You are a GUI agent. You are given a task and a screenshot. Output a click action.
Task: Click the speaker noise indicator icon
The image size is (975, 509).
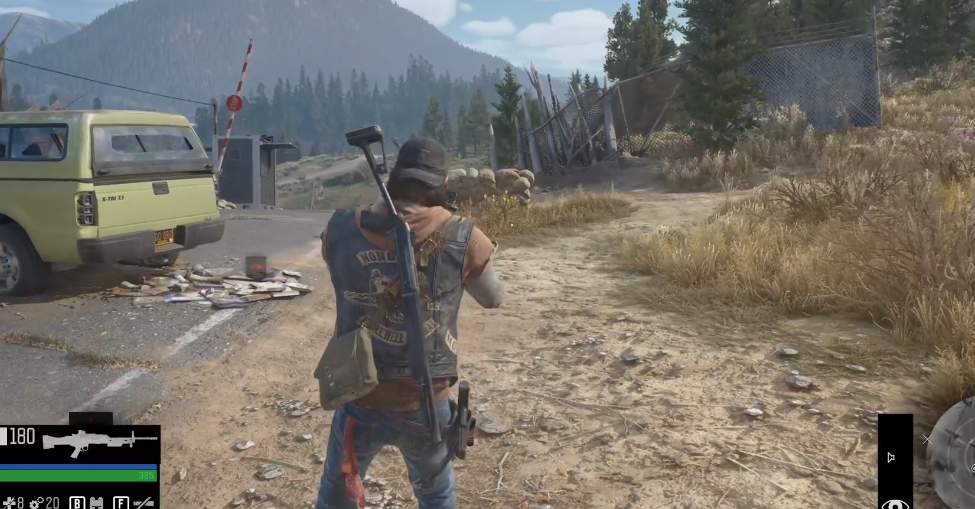pyautogui.click(x=891, y=458)
